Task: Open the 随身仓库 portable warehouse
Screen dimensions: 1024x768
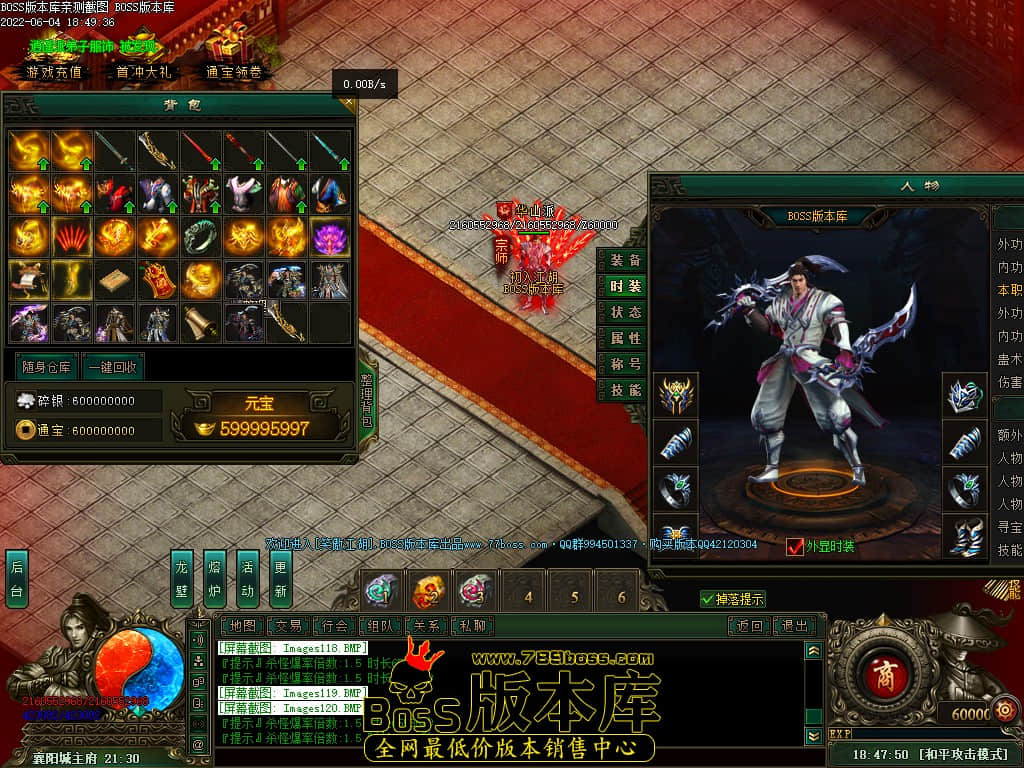Action: (46, 366)
